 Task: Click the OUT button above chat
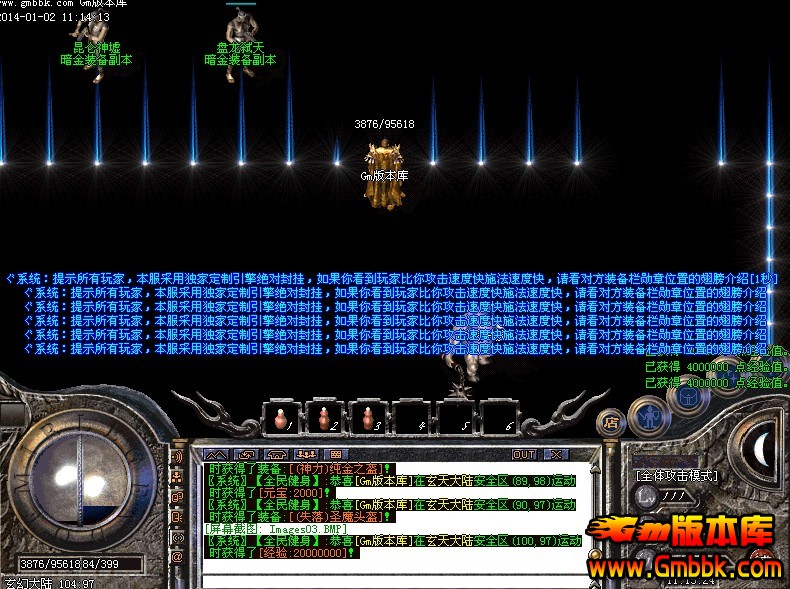pos(524,454)
